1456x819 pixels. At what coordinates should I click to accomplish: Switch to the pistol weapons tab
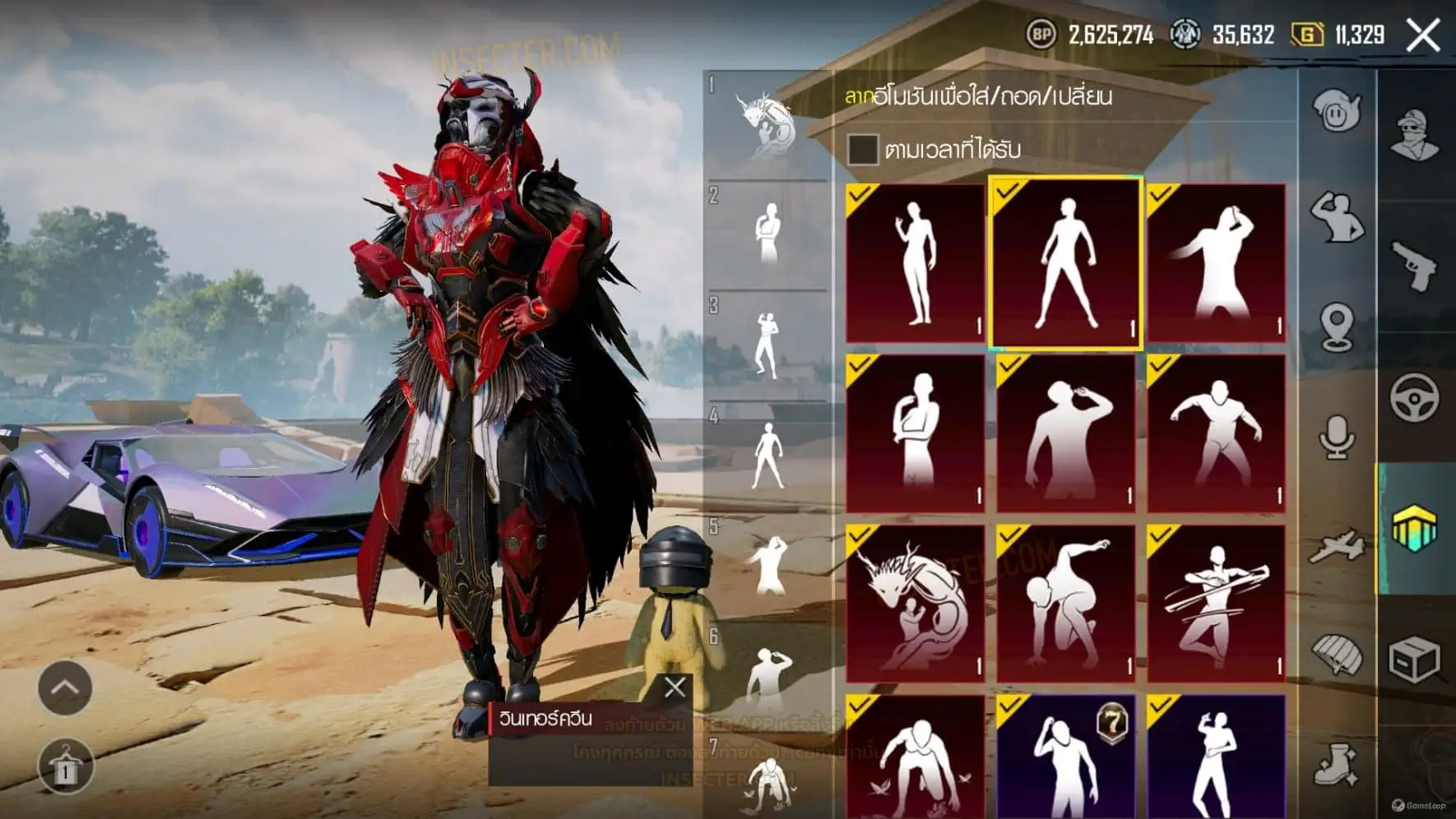1414,266
